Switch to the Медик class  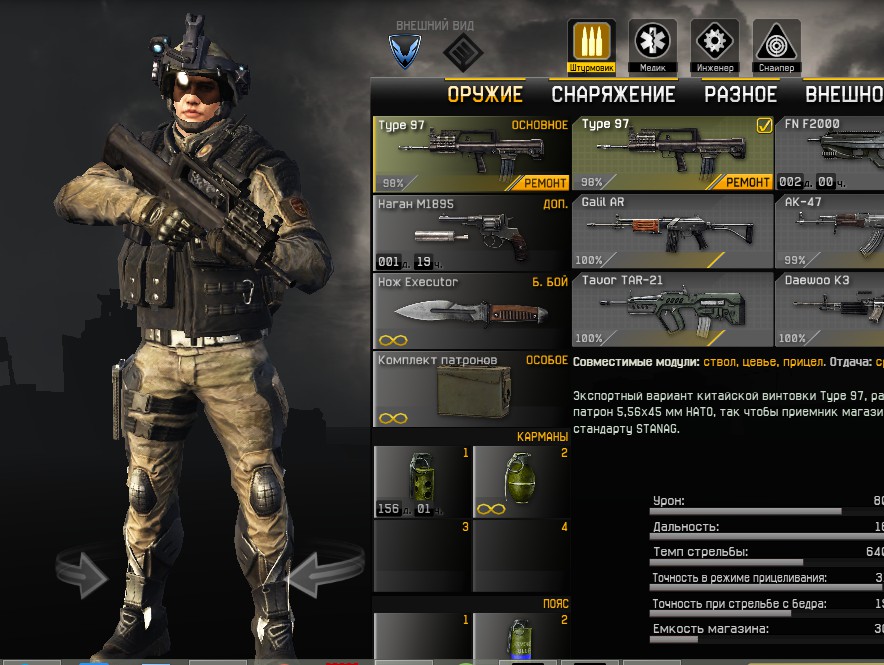click(653, 45)
